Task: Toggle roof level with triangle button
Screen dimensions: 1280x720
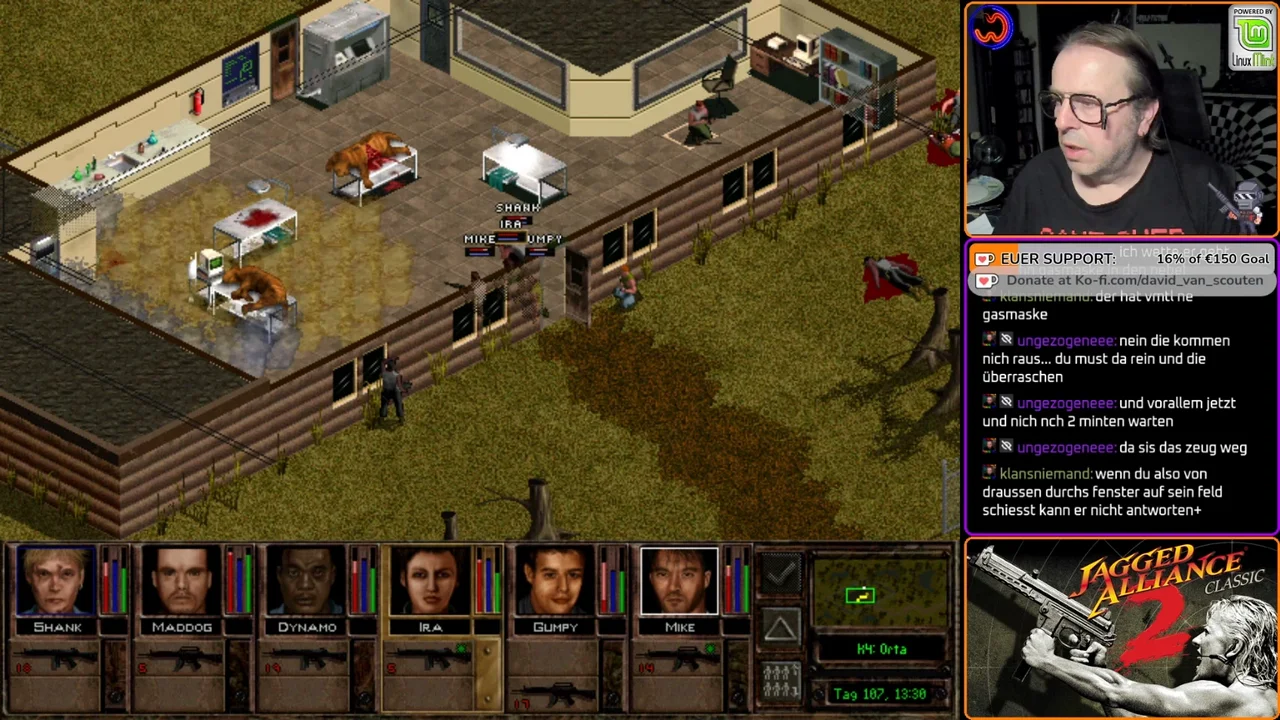Action: (x=781, y=627)
